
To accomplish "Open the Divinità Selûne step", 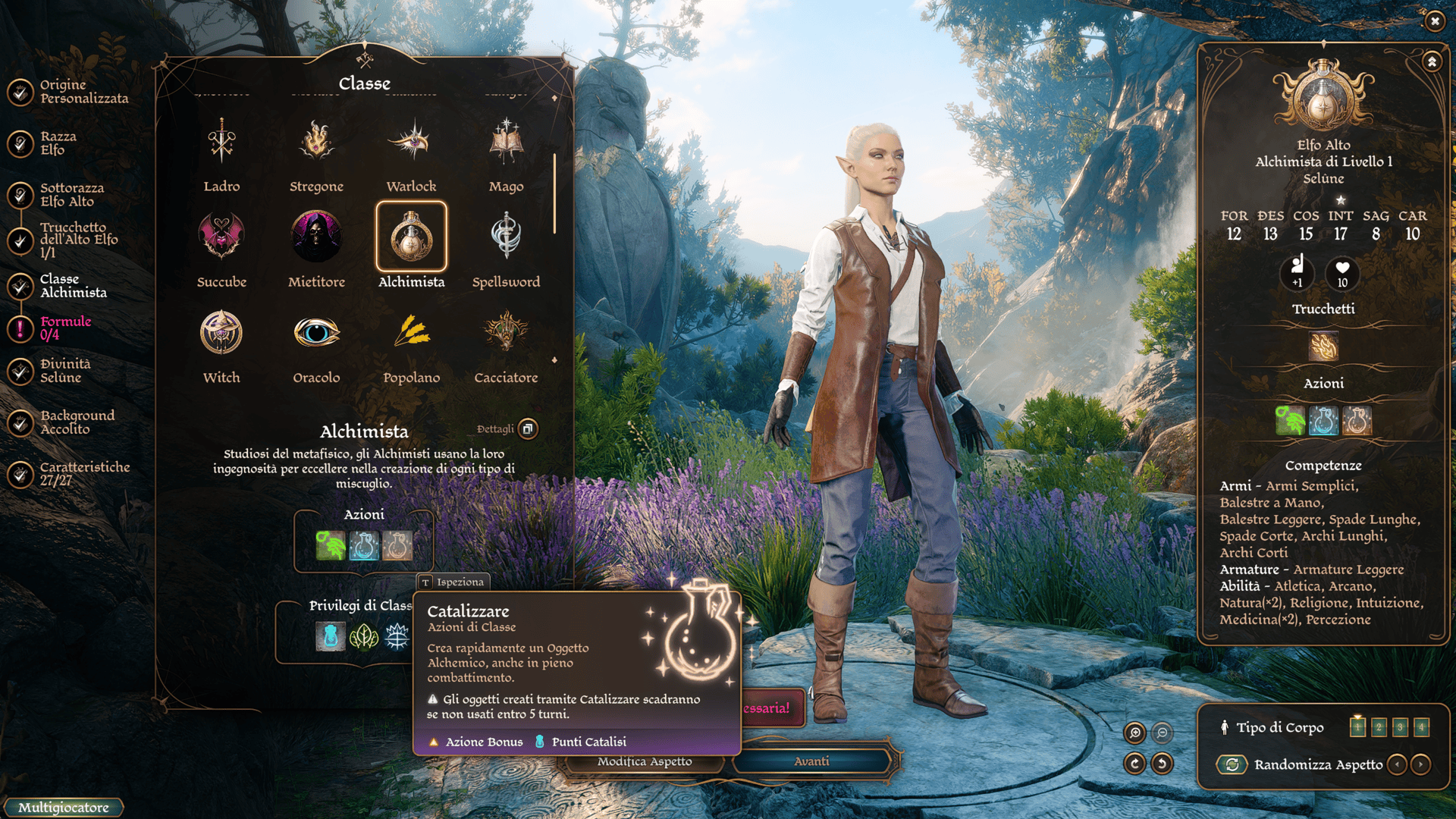I will coord(64,371).
